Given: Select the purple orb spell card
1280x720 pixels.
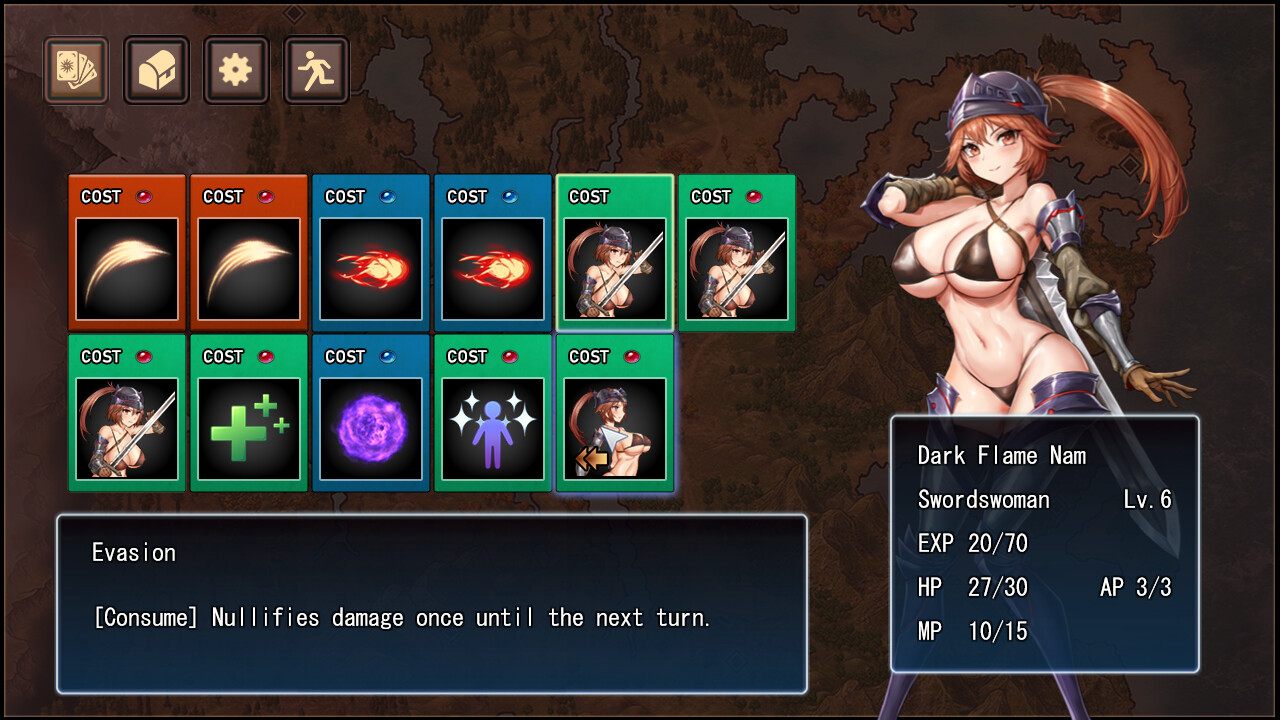Looking at the screenshot, I should pyautogui.click(x=371, y=414).
